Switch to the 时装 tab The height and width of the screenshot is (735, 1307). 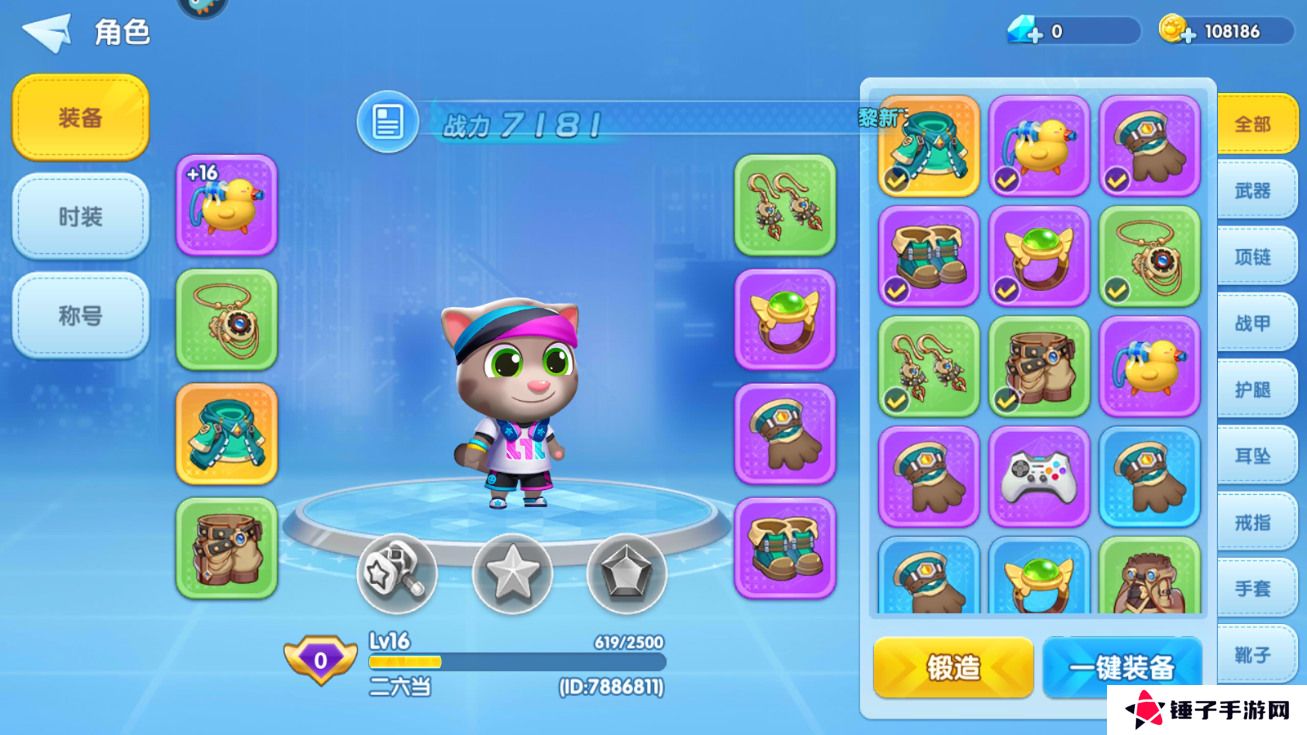(80, 216)
